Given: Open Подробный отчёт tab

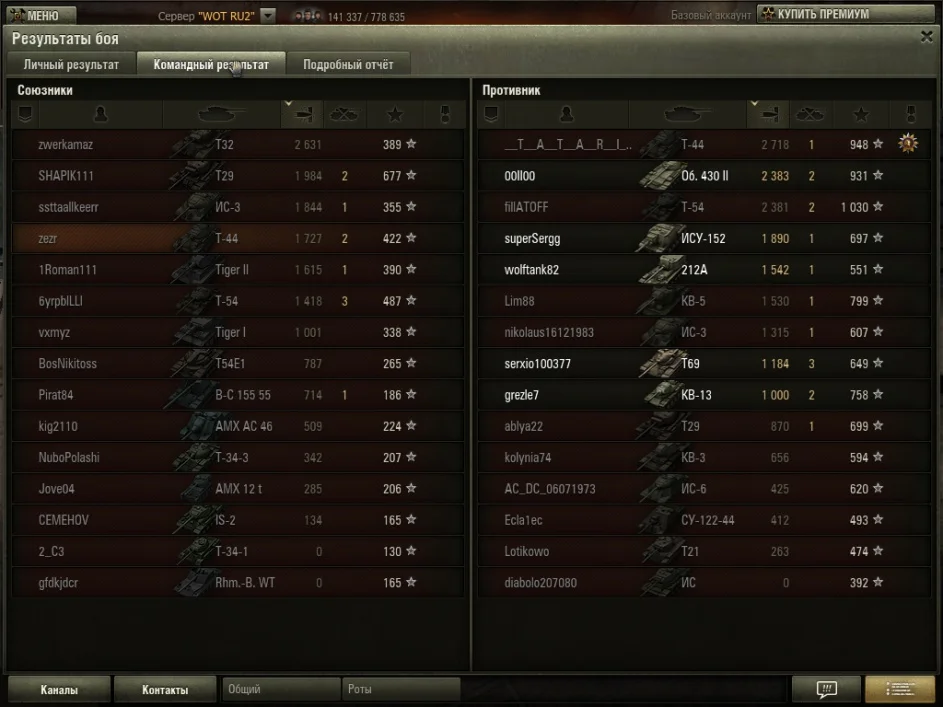Looking at the screenshot, I should (x=348, y=65).
